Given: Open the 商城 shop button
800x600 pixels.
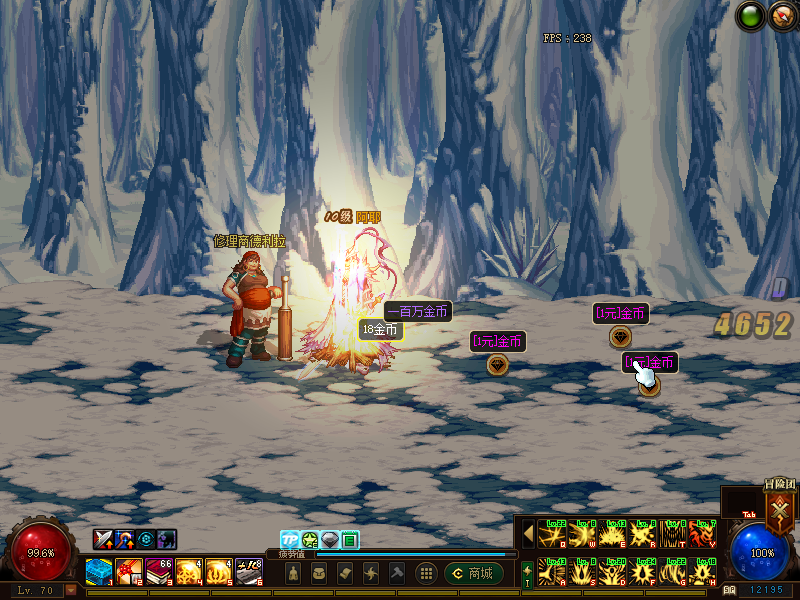Looking at the screenshot, I should coord(474,573).
